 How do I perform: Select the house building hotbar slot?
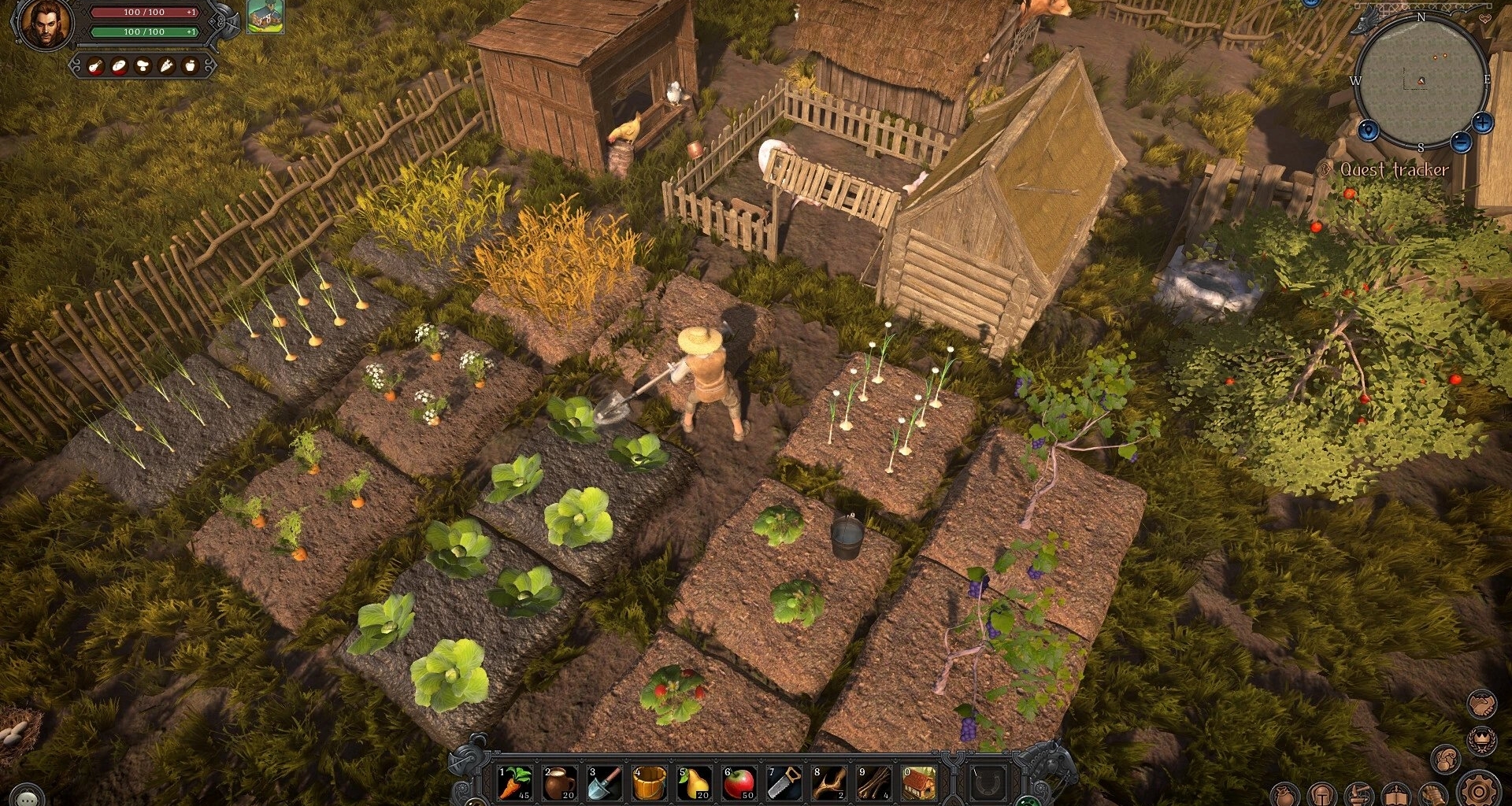coord(919,783)
